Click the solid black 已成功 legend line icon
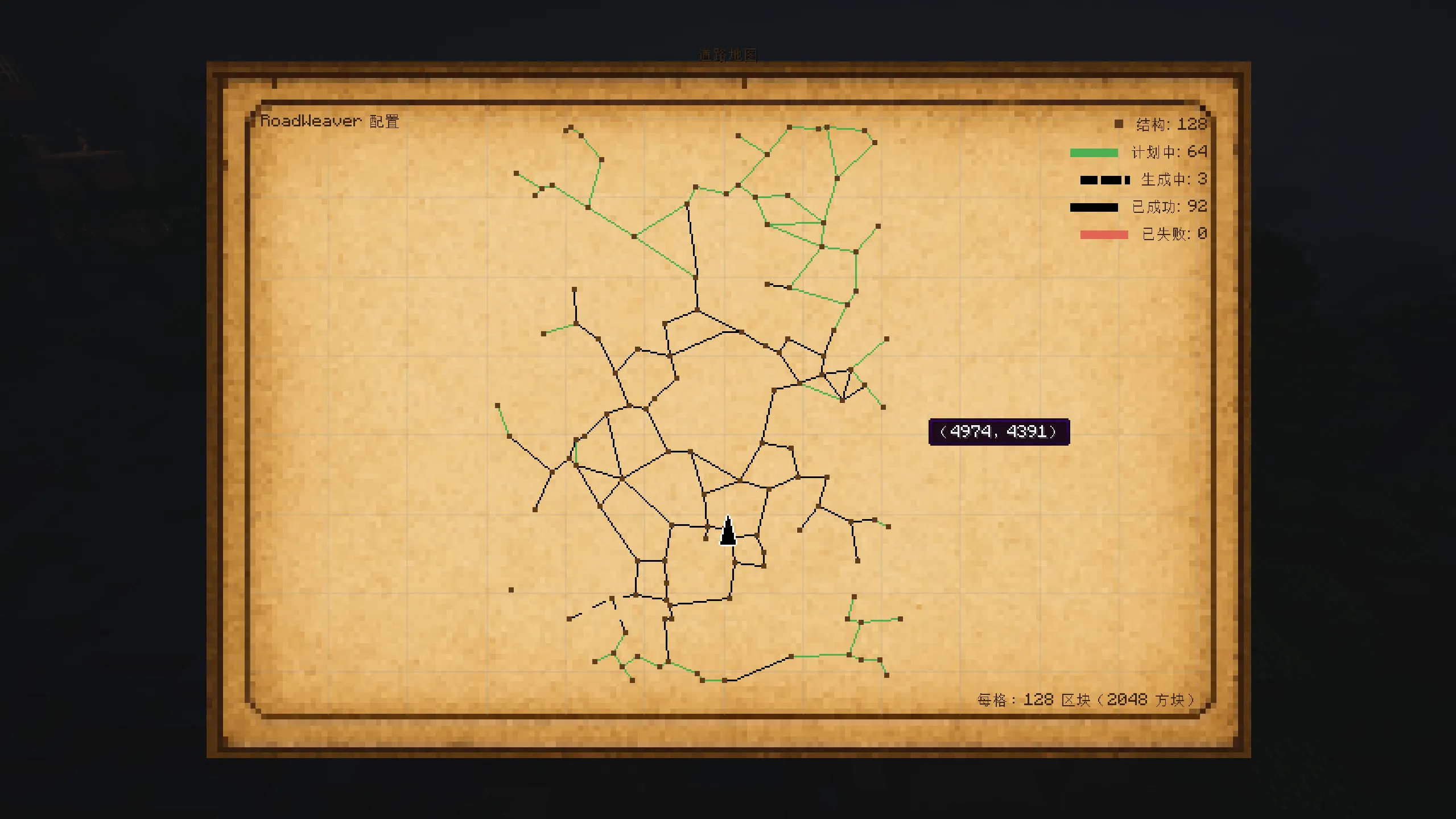Screen dimensions: 1456x819 pyautogui.click(x=1094, y=207)
